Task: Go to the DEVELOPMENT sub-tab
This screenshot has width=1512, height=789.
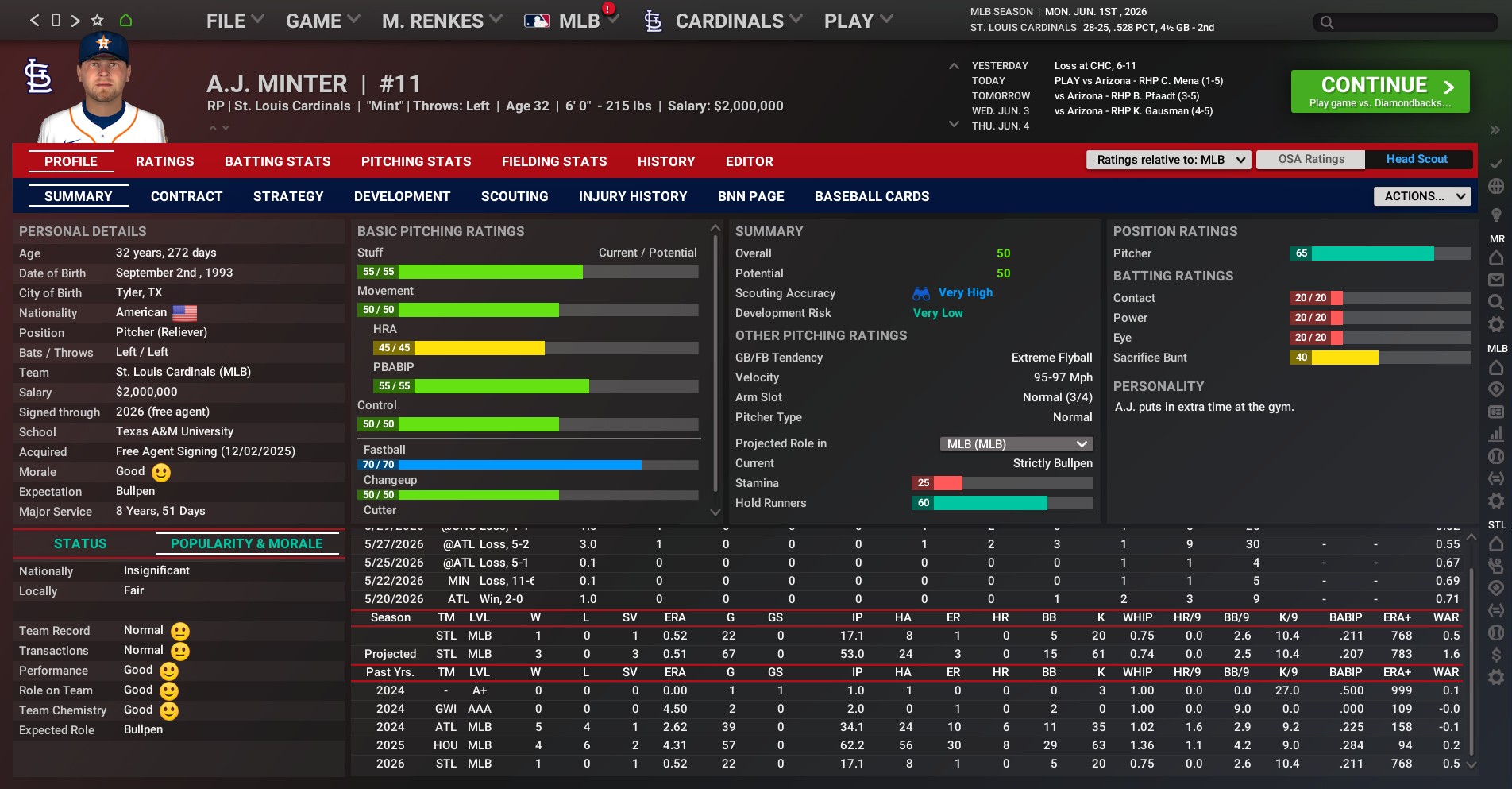Action: [402, 196]
